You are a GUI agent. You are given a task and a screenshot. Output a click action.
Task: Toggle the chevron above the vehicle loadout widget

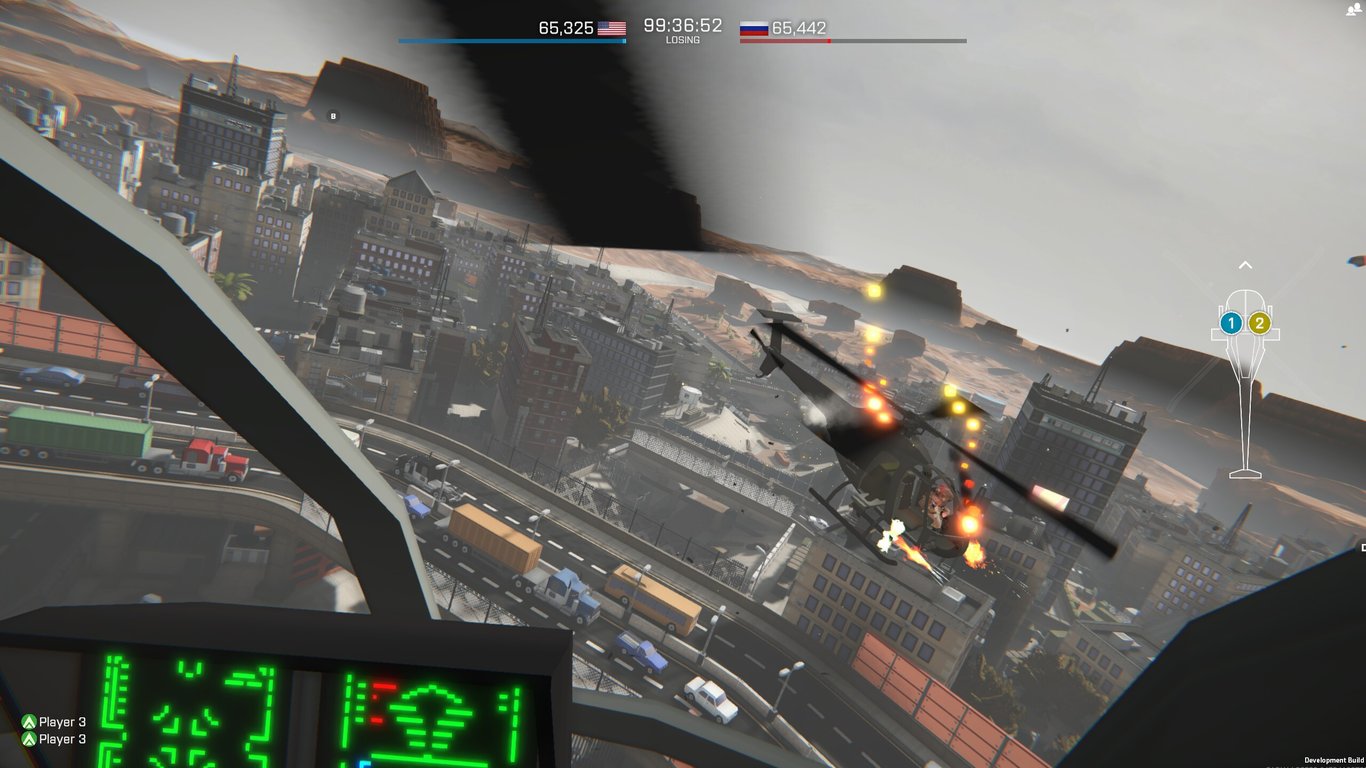(1246, 264)
